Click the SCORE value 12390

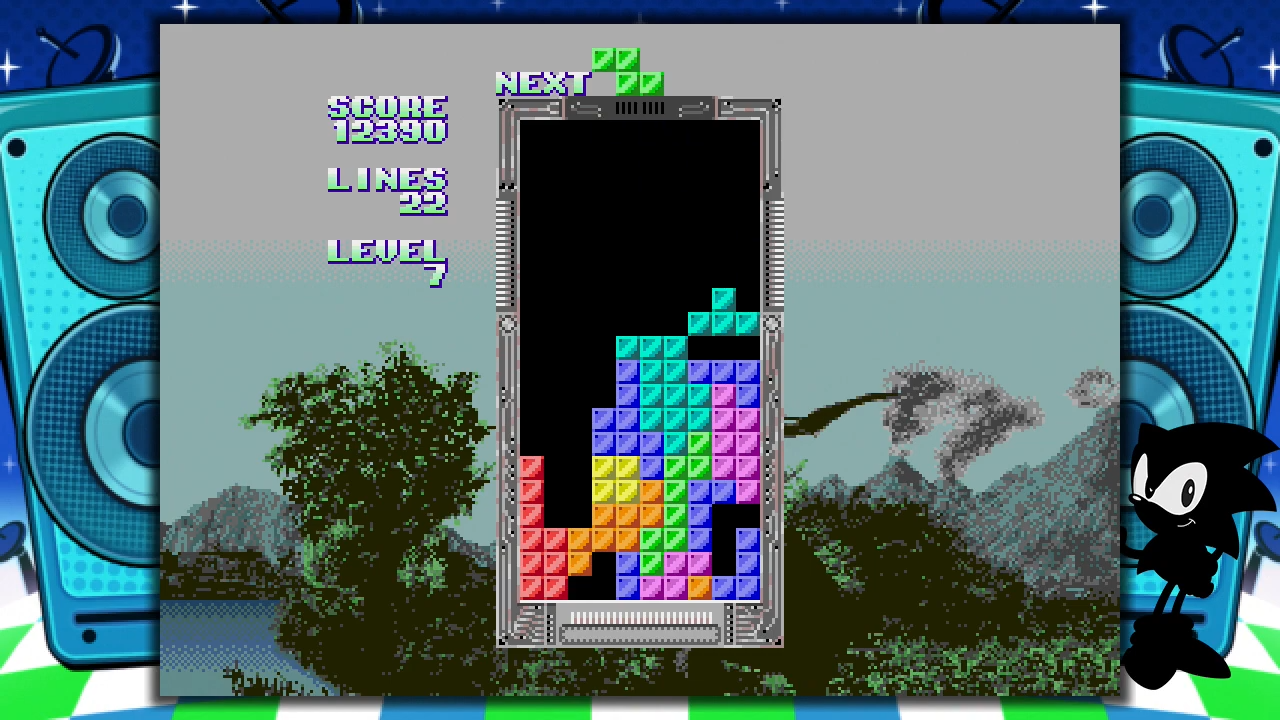tap(388, 133)
